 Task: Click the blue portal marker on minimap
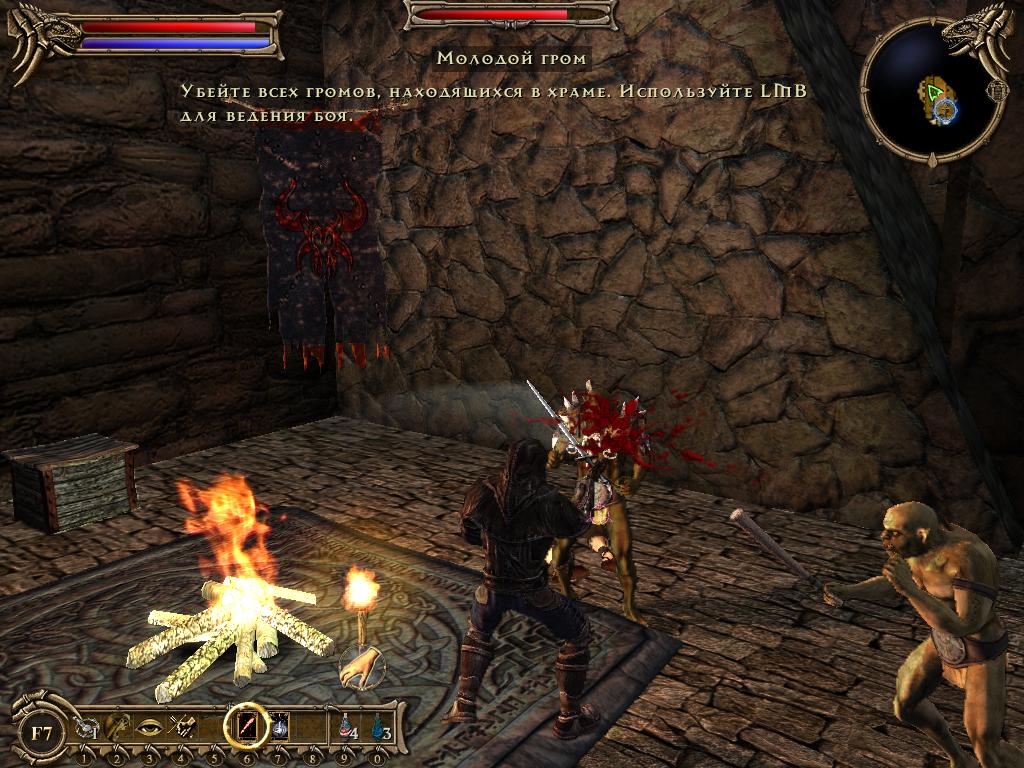coord(944,110)
